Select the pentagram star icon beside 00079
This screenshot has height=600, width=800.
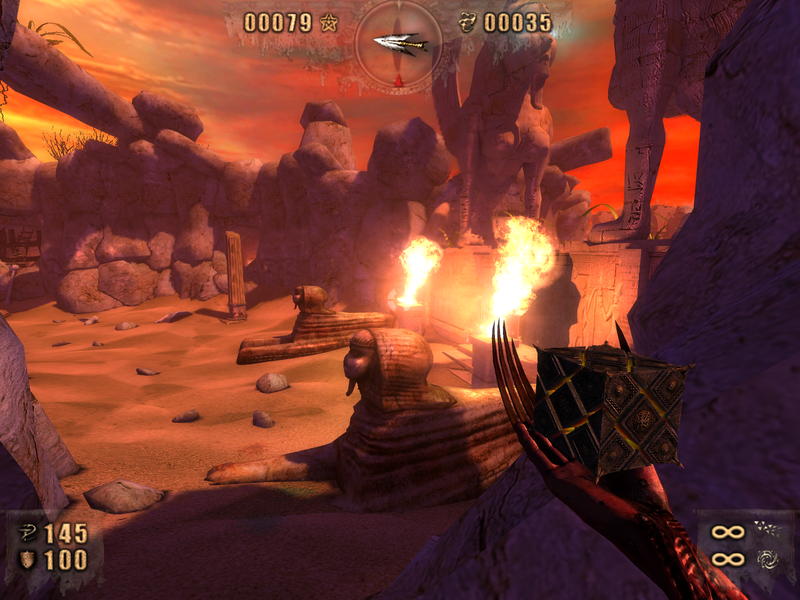329,22
